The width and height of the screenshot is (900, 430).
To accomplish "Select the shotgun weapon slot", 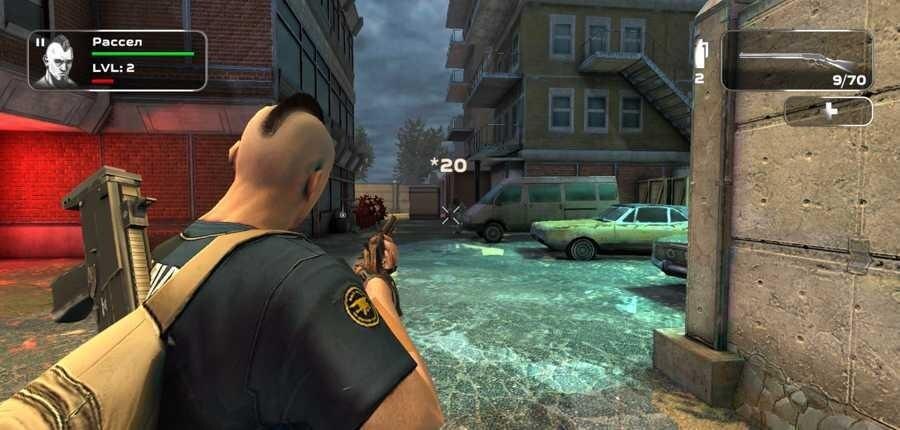I will (796, 61).
